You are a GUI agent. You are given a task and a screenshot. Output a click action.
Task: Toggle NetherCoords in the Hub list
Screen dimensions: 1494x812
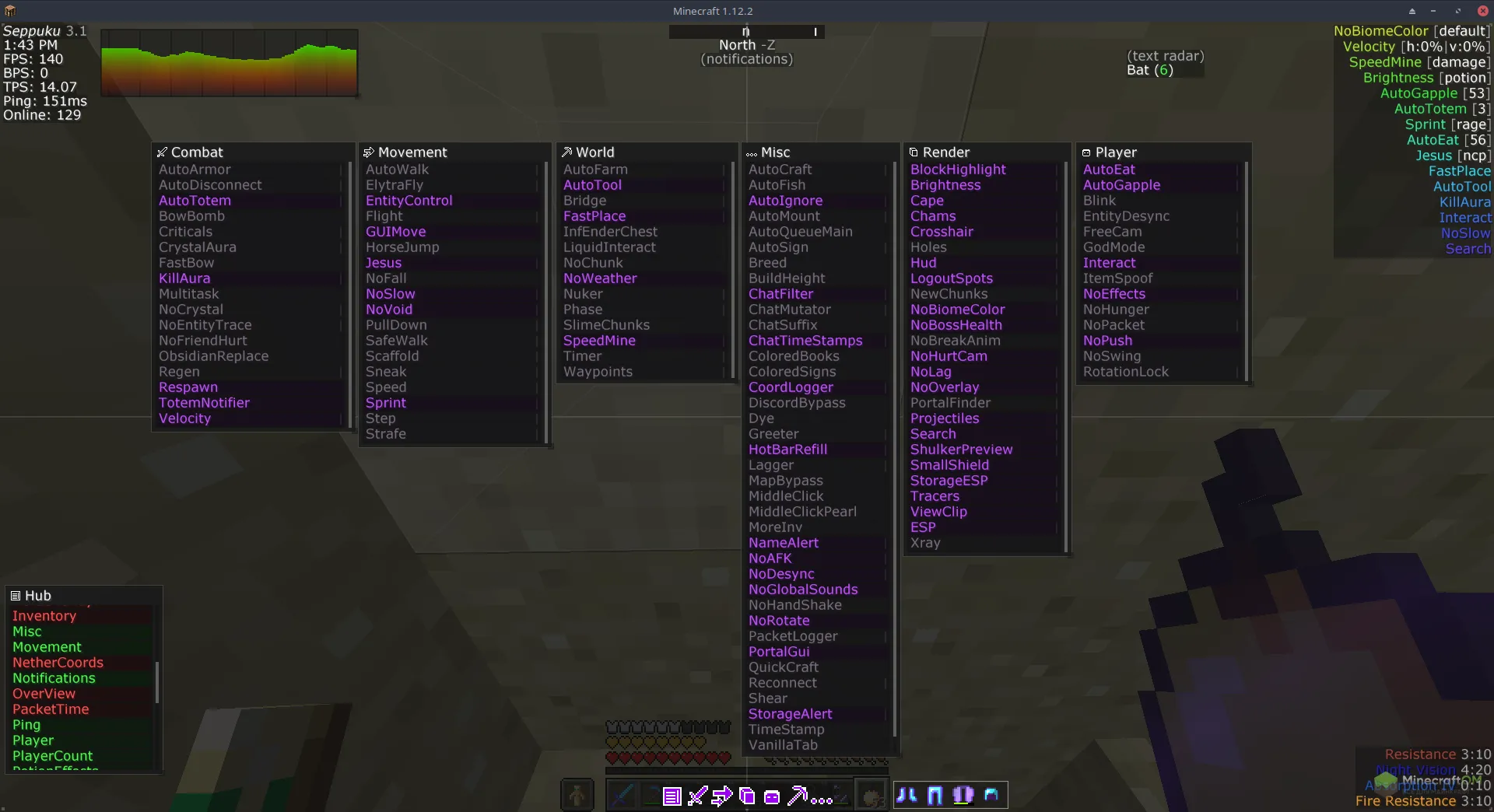tap(58, 663)
